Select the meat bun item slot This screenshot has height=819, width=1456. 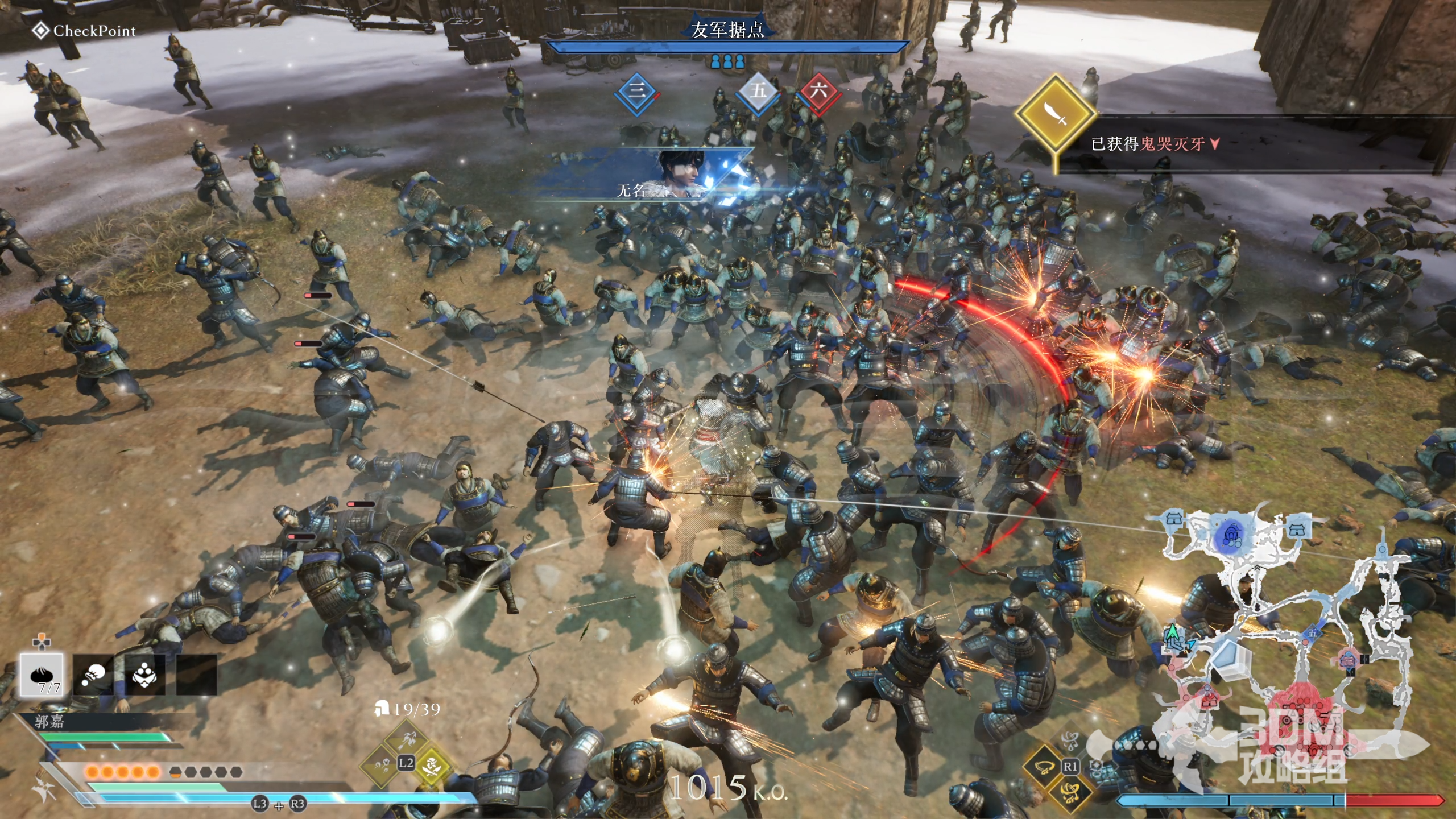[42, 675]
